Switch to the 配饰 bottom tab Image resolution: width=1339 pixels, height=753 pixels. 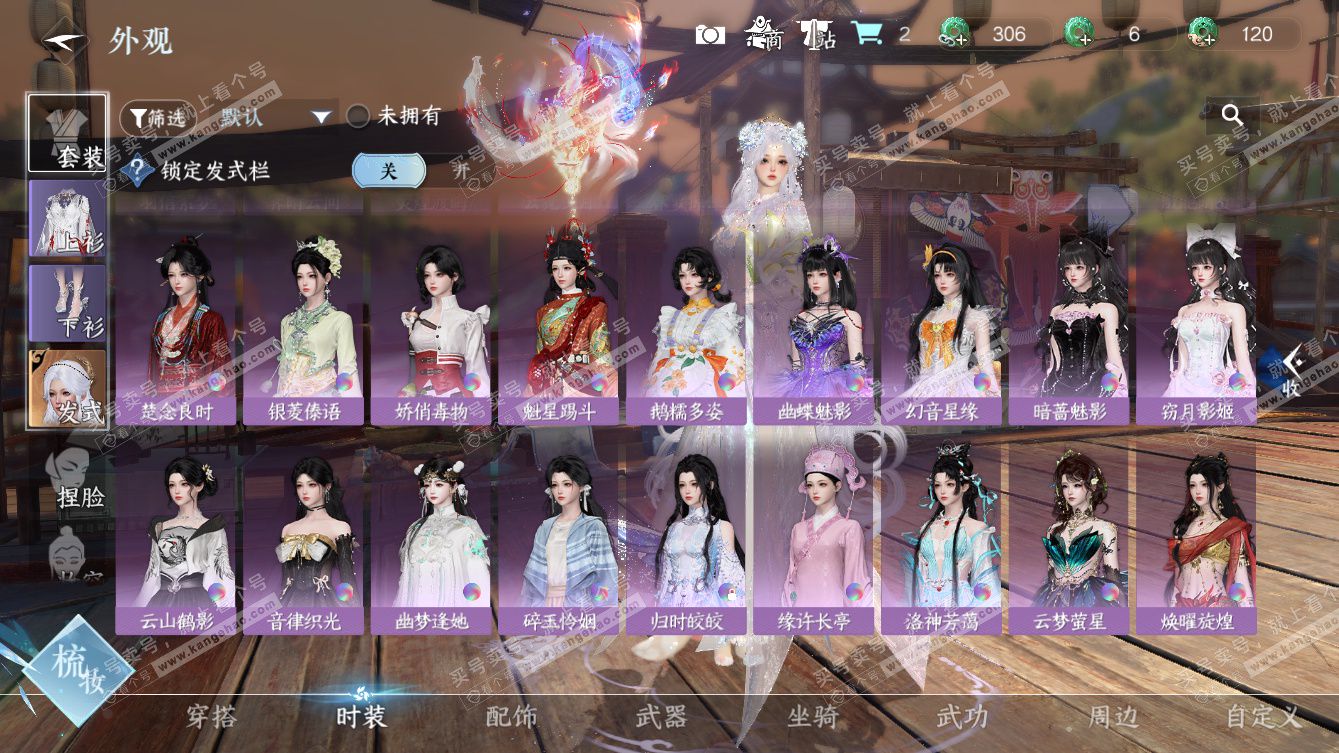click(511, 716)
